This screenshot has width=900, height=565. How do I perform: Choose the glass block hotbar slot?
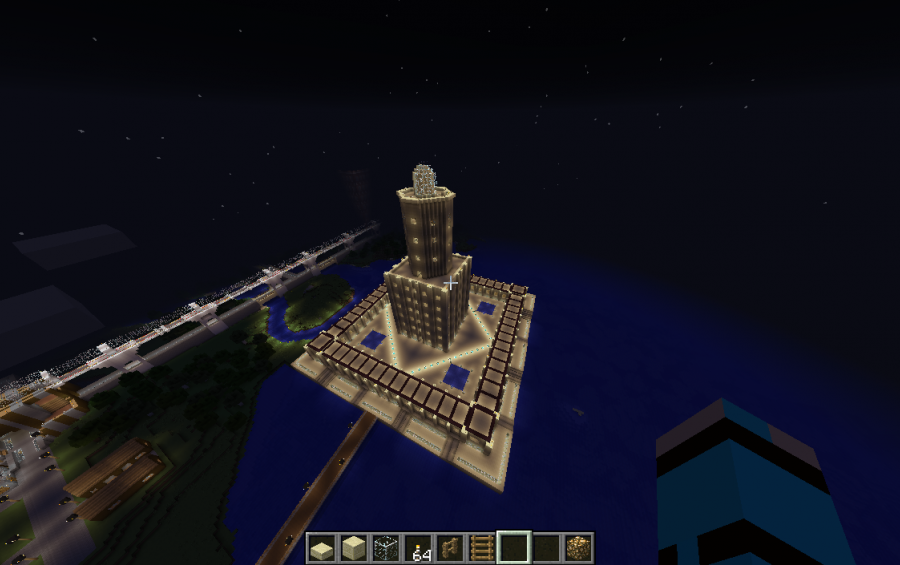[385, 548]
